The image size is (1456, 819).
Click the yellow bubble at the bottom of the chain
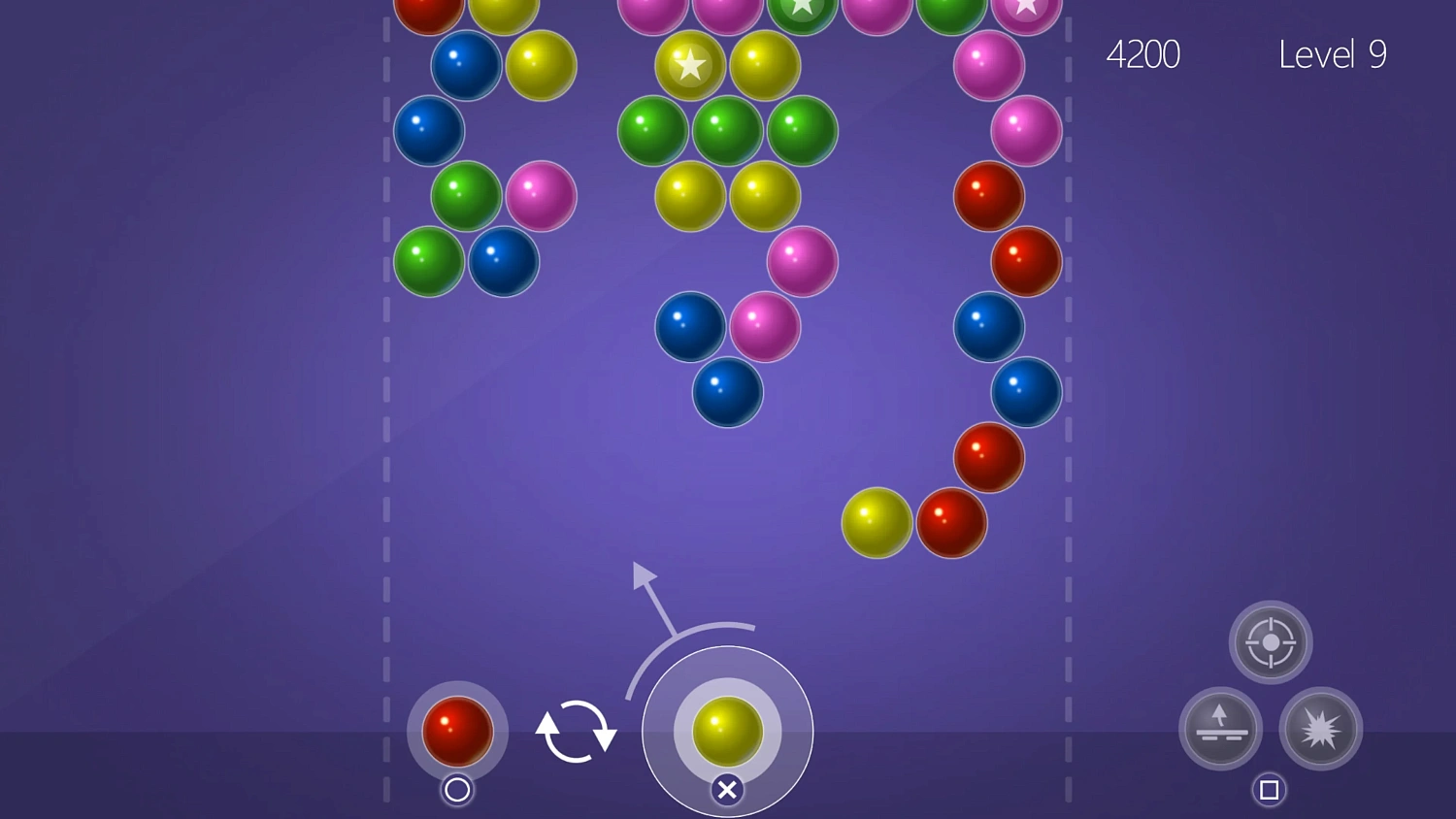pos(877,523)
